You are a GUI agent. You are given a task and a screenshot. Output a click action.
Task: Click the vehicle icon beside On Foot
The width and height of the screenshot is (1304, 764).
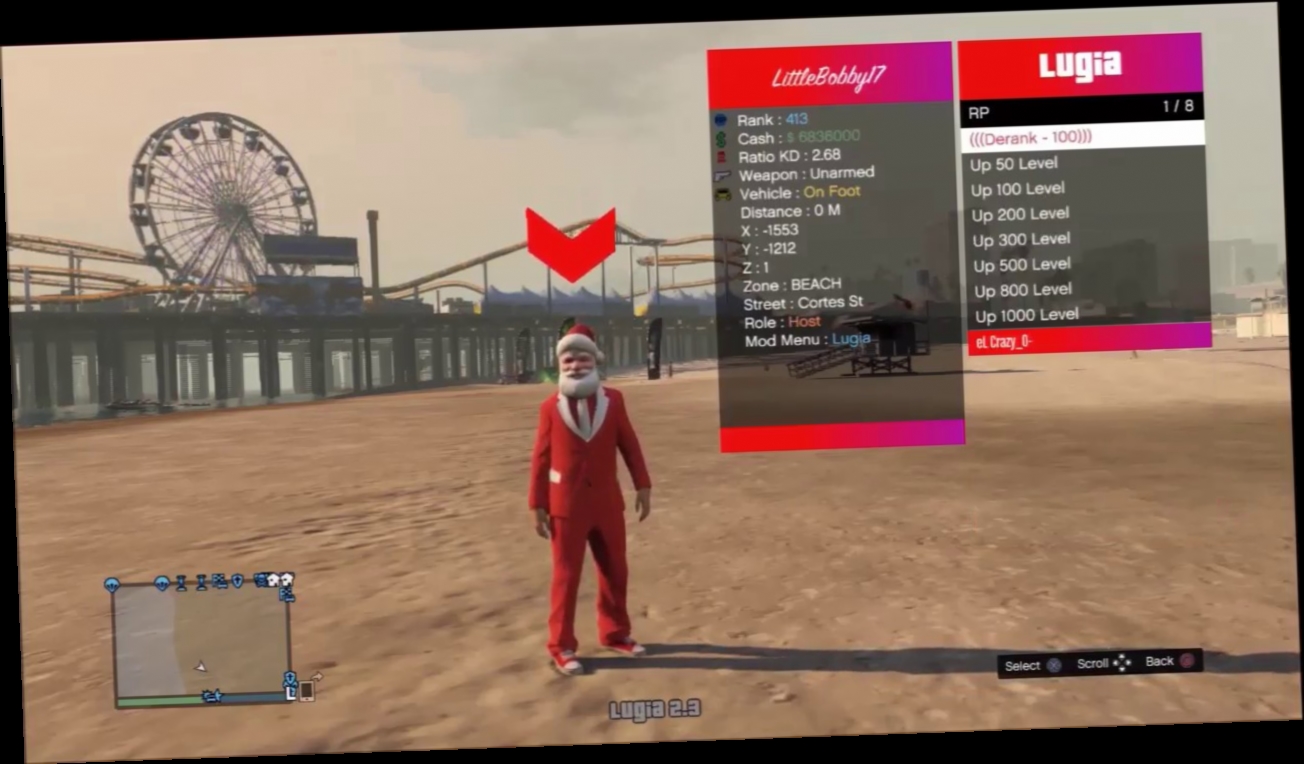[x=722, y=194]
